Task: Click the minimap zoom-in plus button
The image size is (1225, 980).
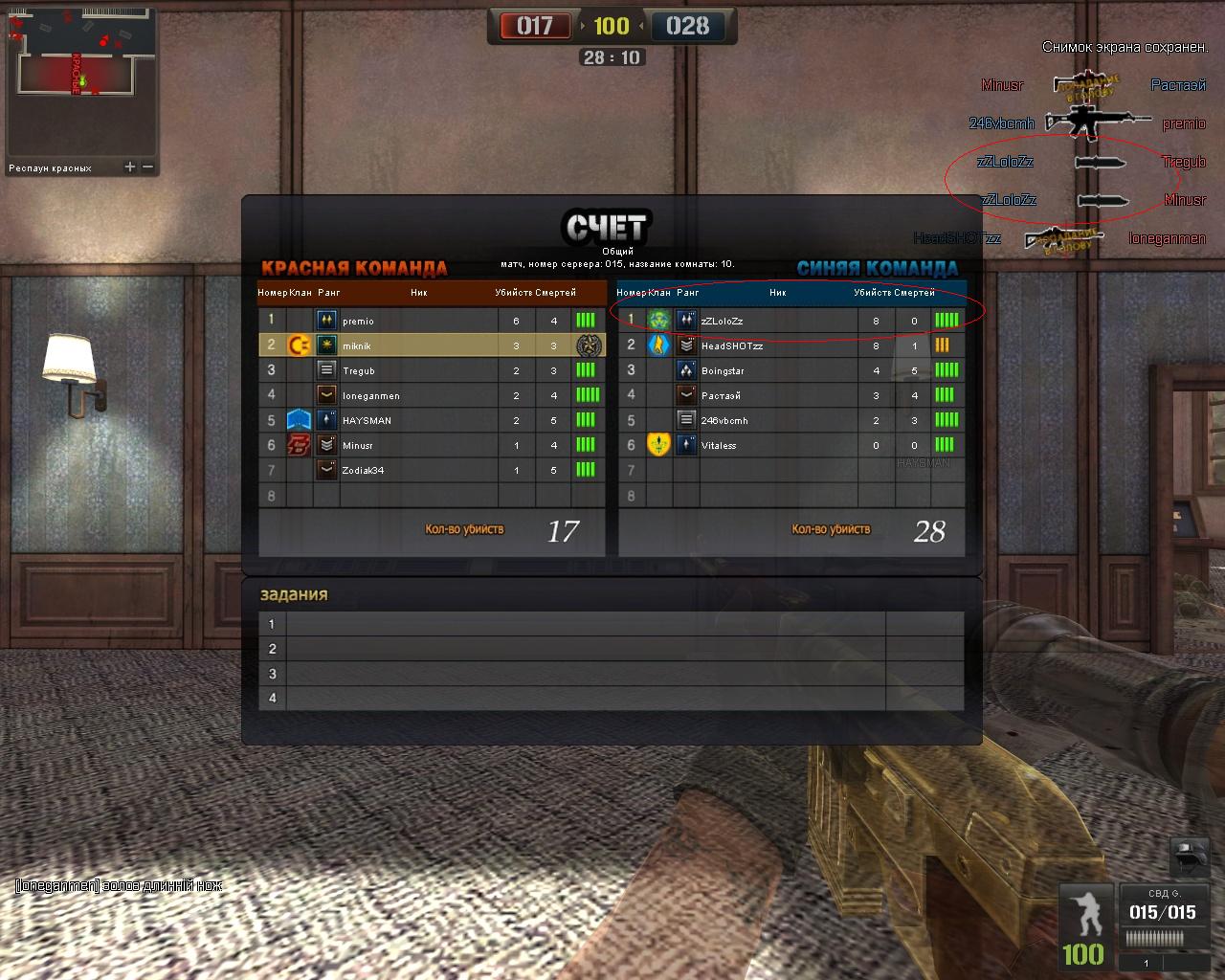Action: pos(130,167)
